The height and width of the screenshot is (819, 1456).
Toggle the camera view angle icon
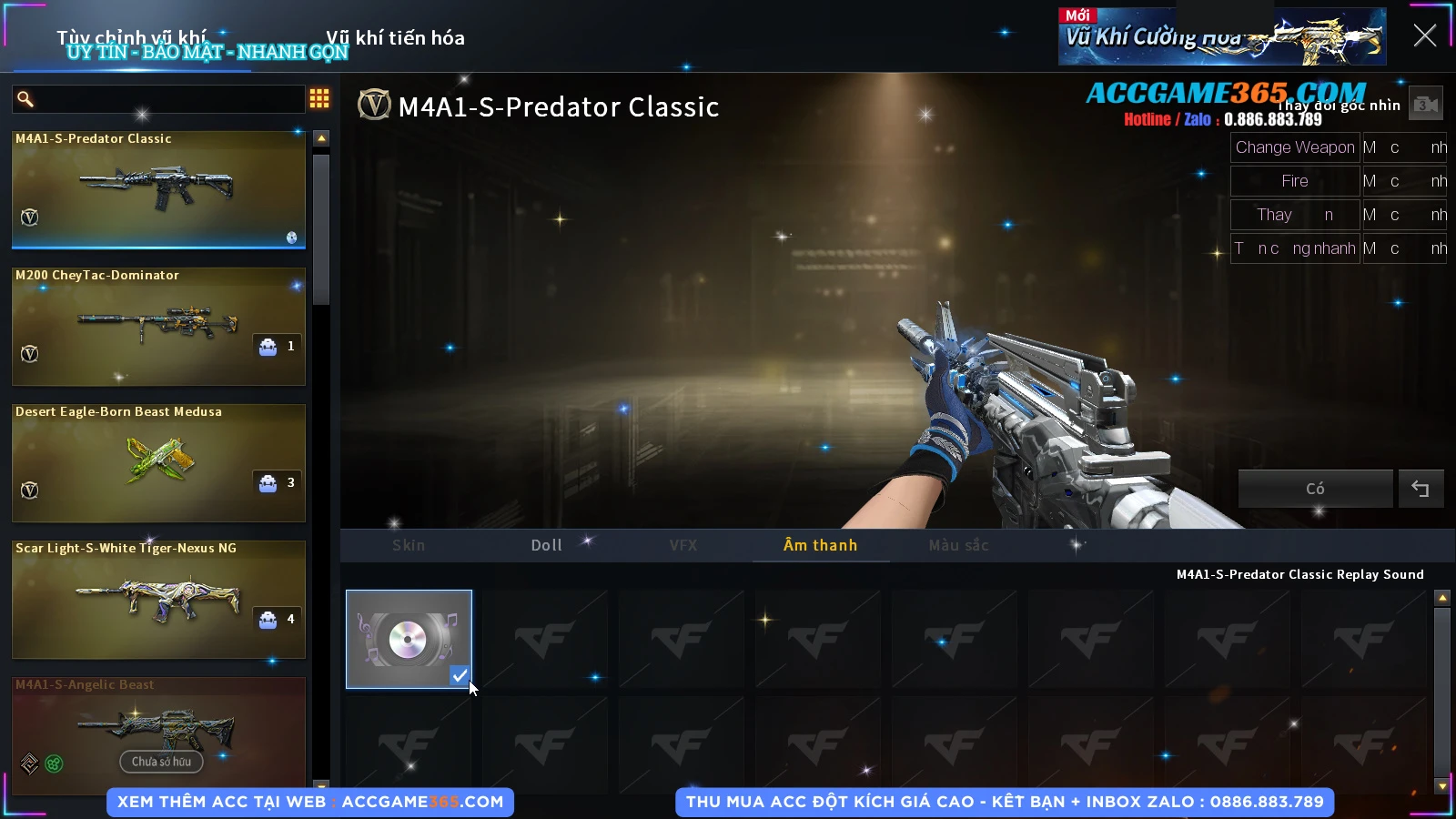(x=1426, y=105)
